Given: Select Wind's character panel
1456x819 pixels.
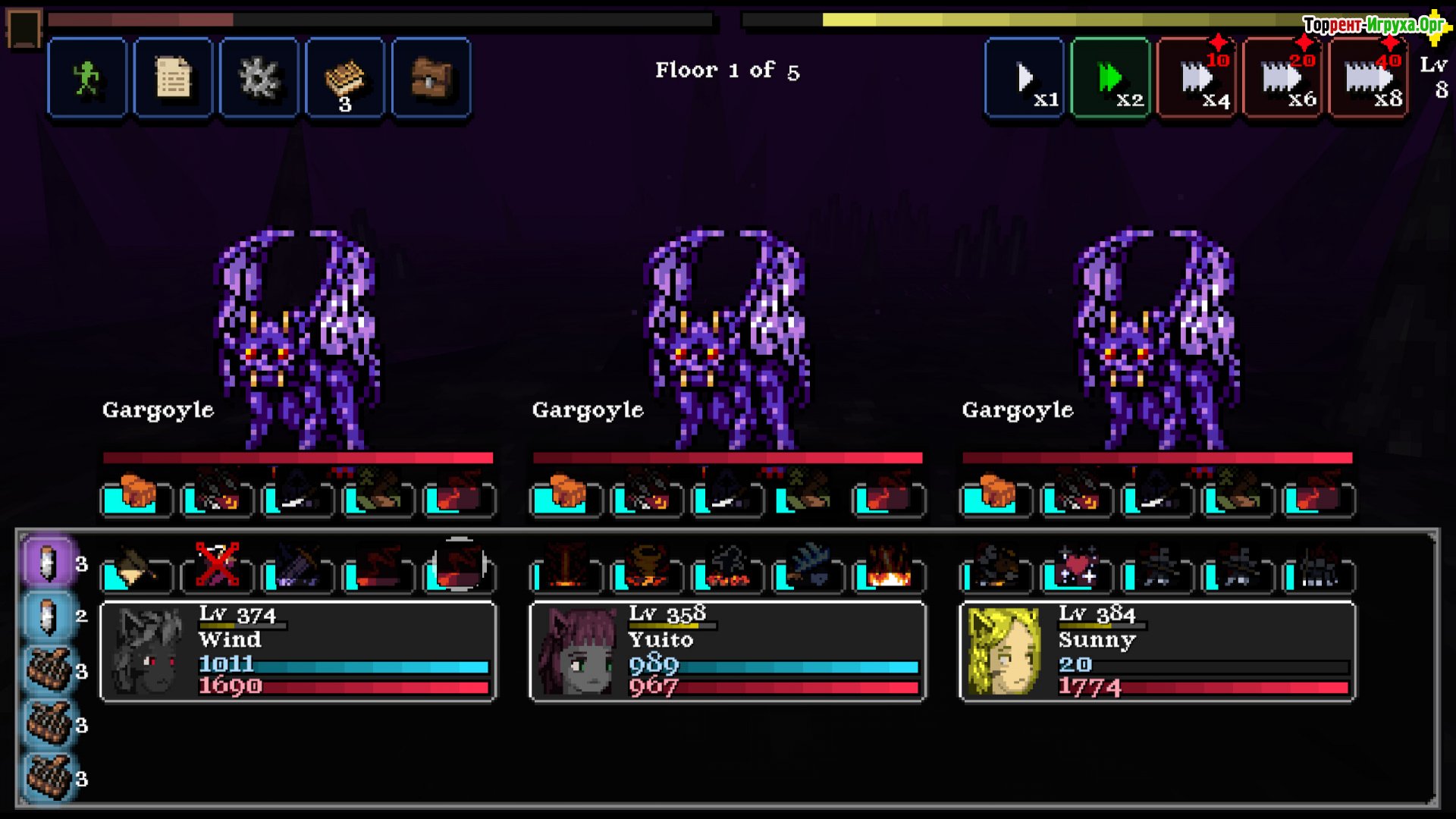Looking at the screenshot, I should [298, 651].
